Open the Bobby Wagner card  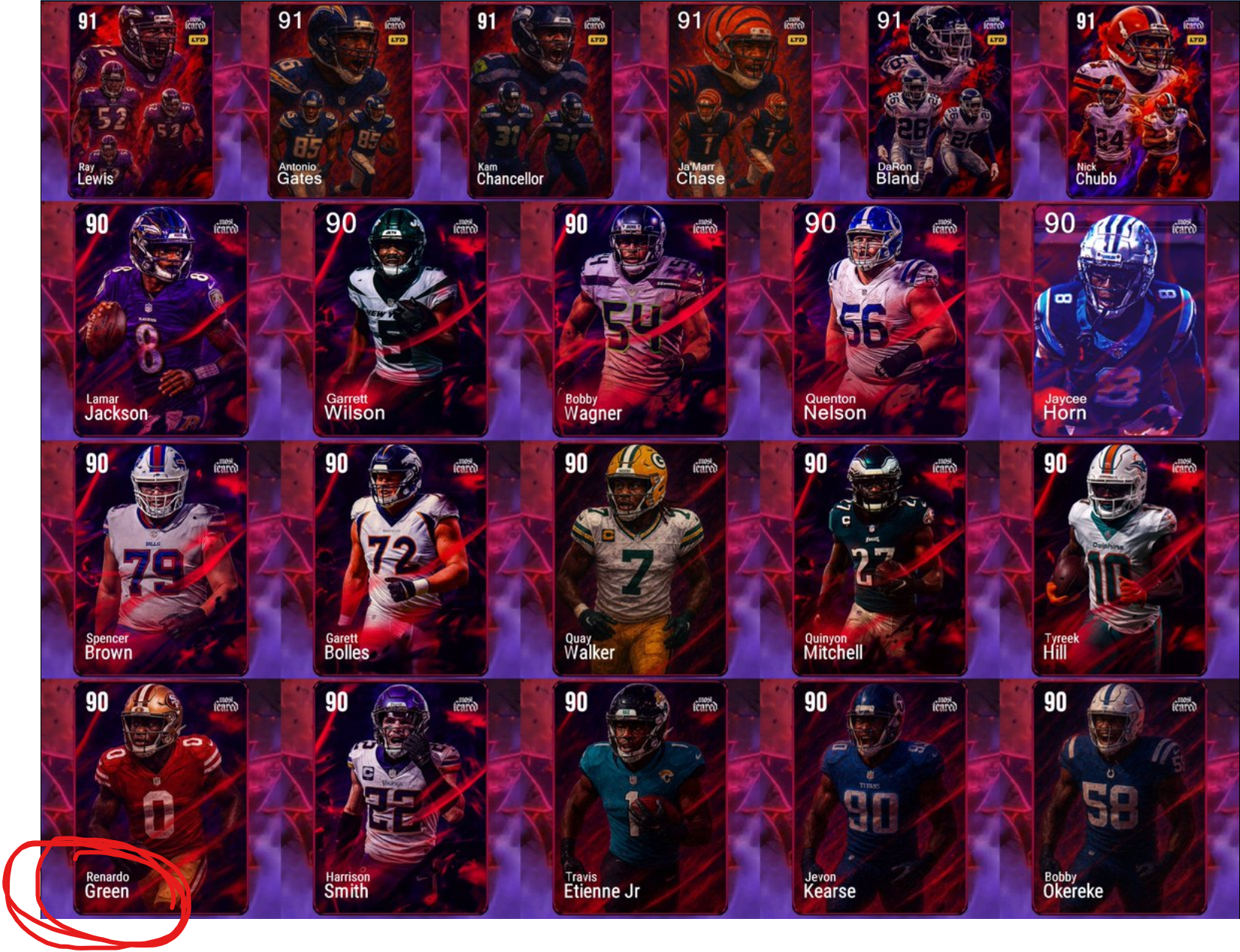(x=640, y=319)
